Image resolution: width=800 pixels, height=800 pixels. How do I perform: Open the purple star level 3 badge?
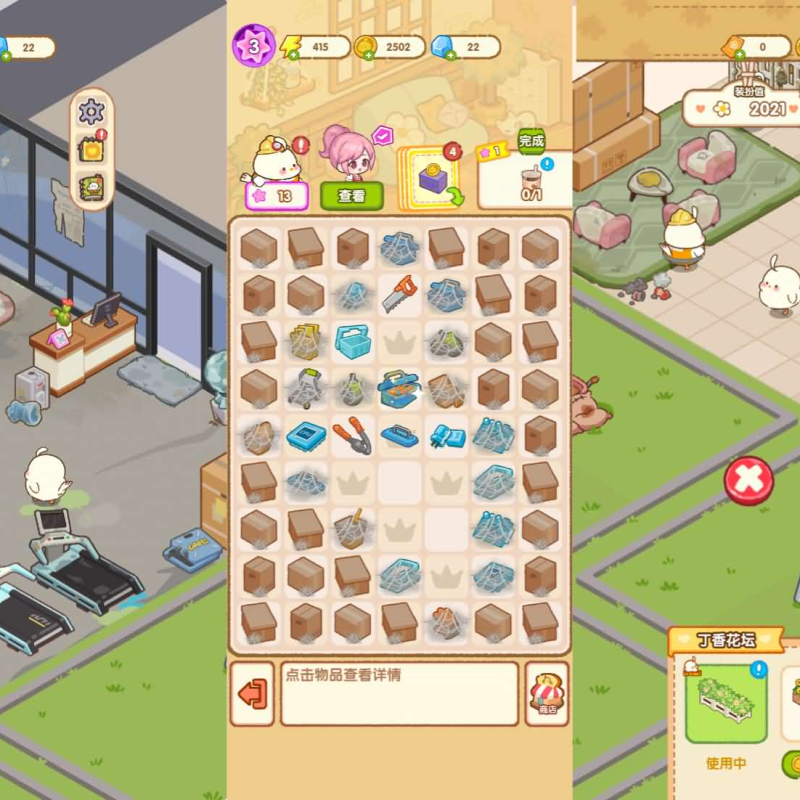point(253,46)
